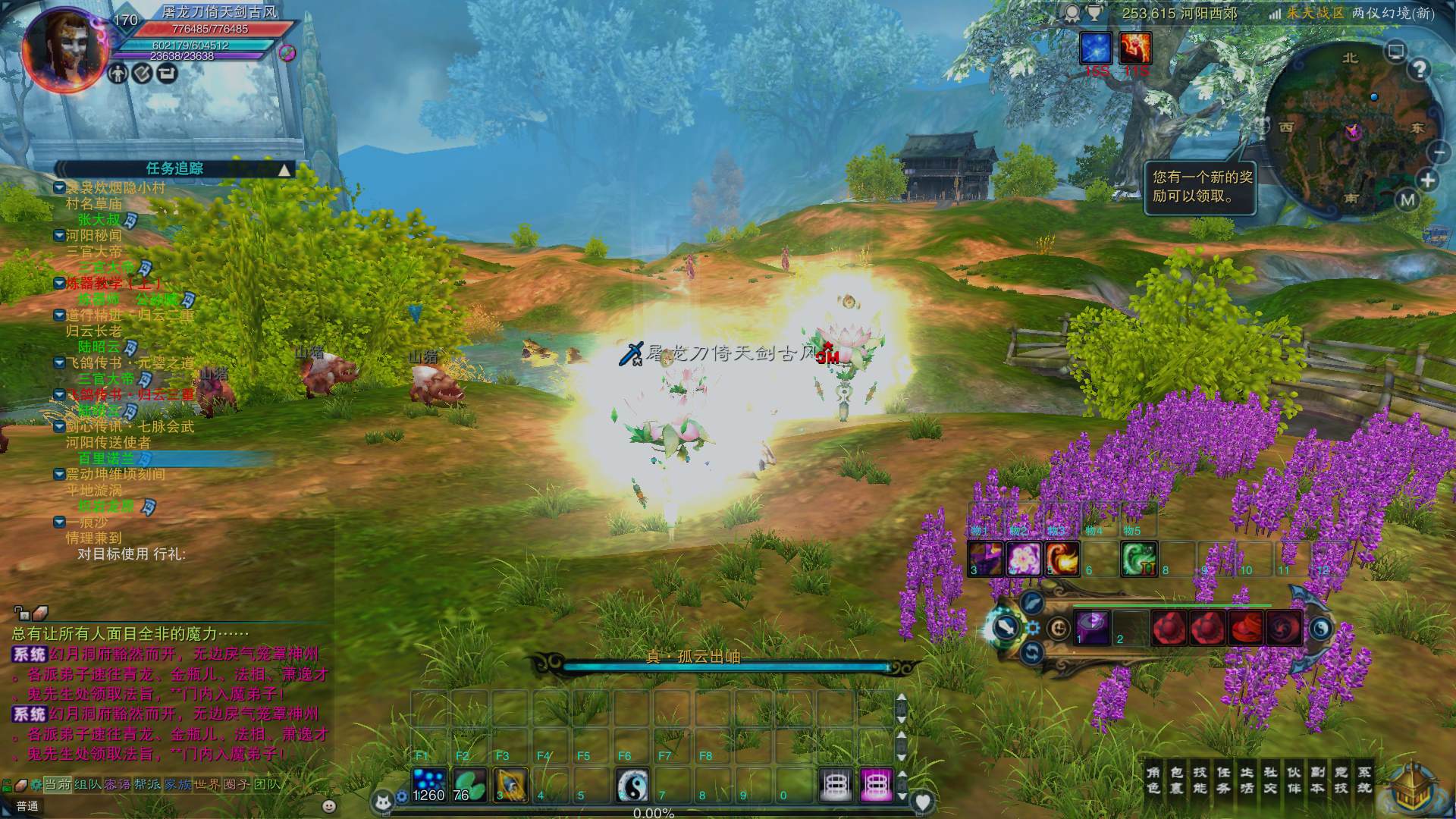
Task: Select the 组队 party chat tab
Action: tap(87, 784)
